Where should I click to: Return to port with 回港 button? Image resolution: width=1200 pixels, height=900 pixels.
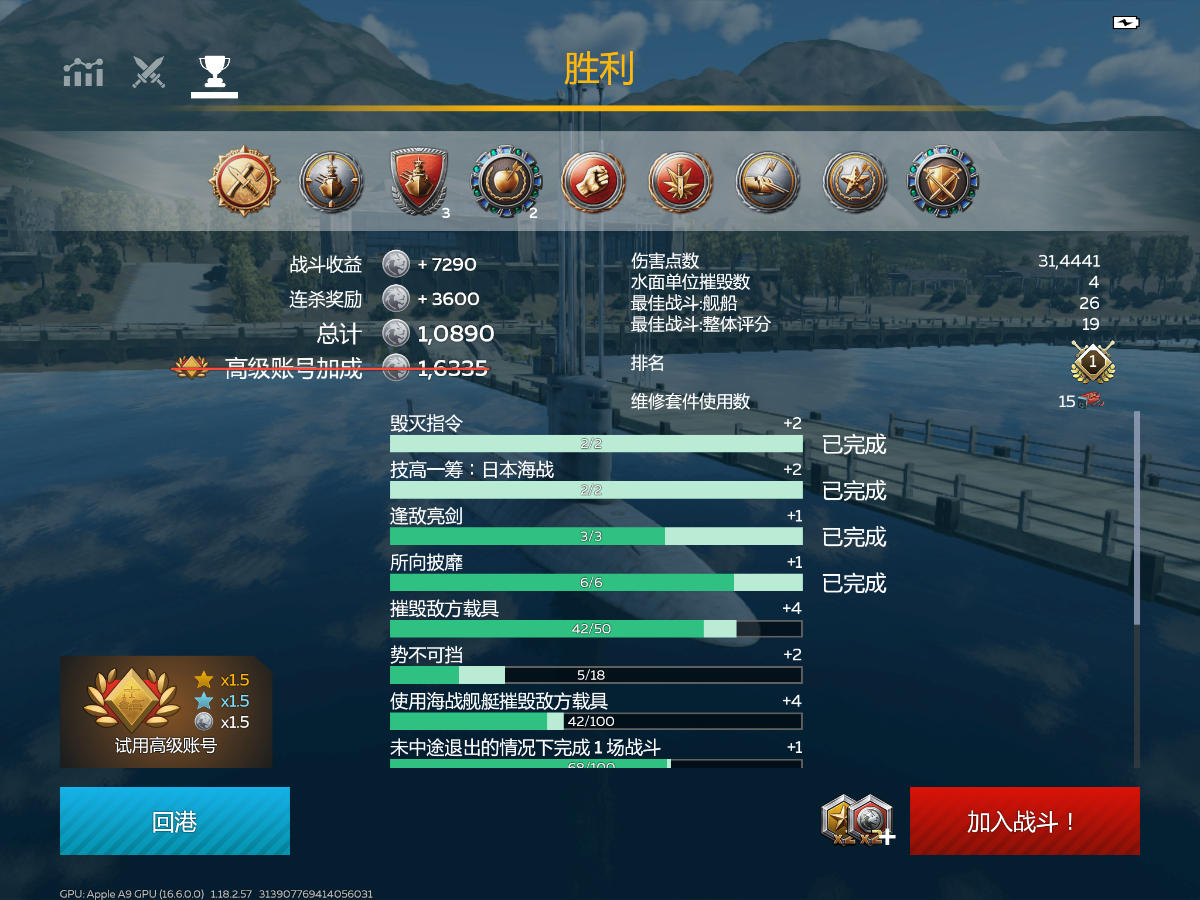click(x=175, y=821)
